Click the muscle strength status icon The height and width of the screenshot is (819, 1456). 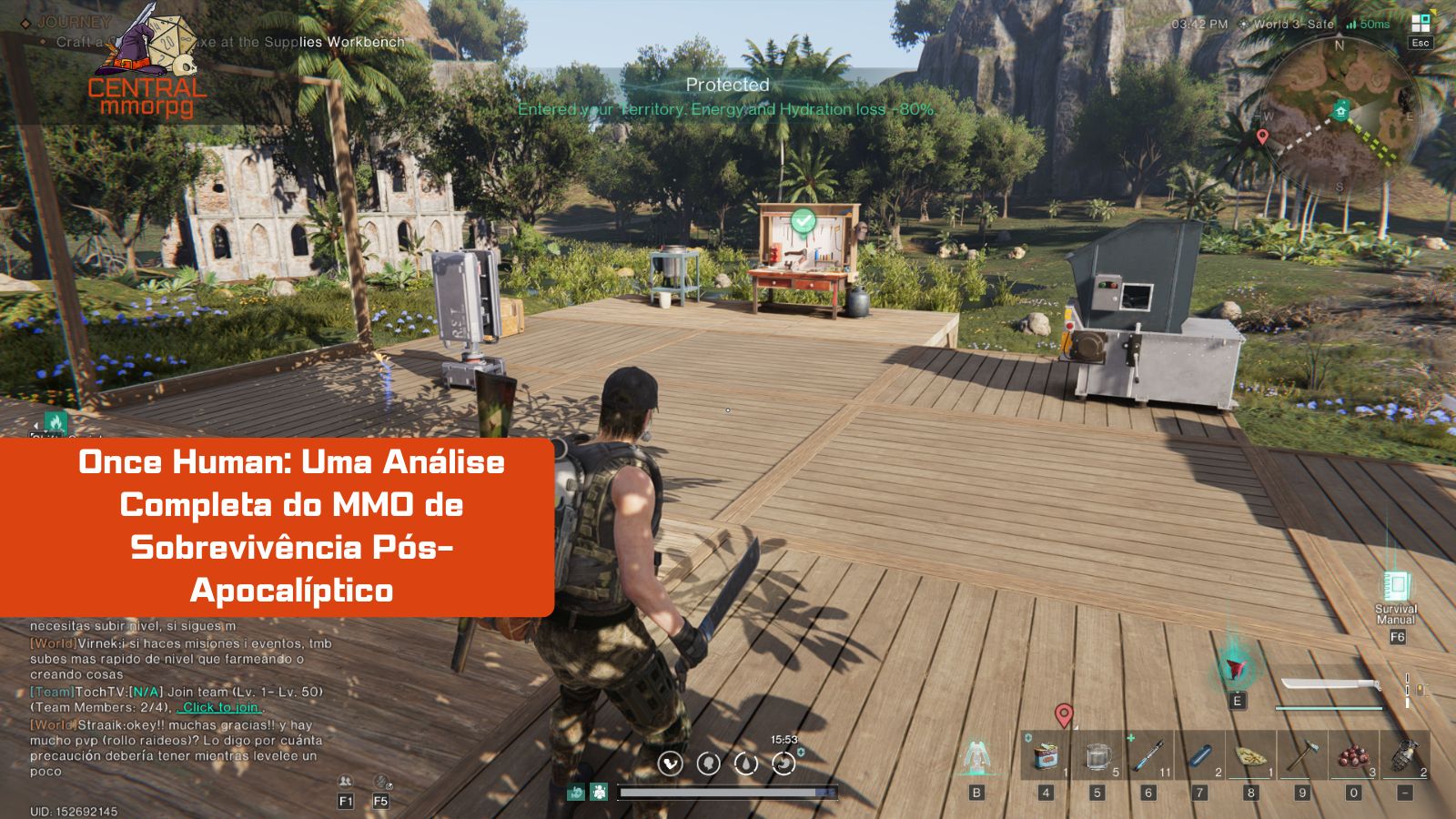[669, 763]
